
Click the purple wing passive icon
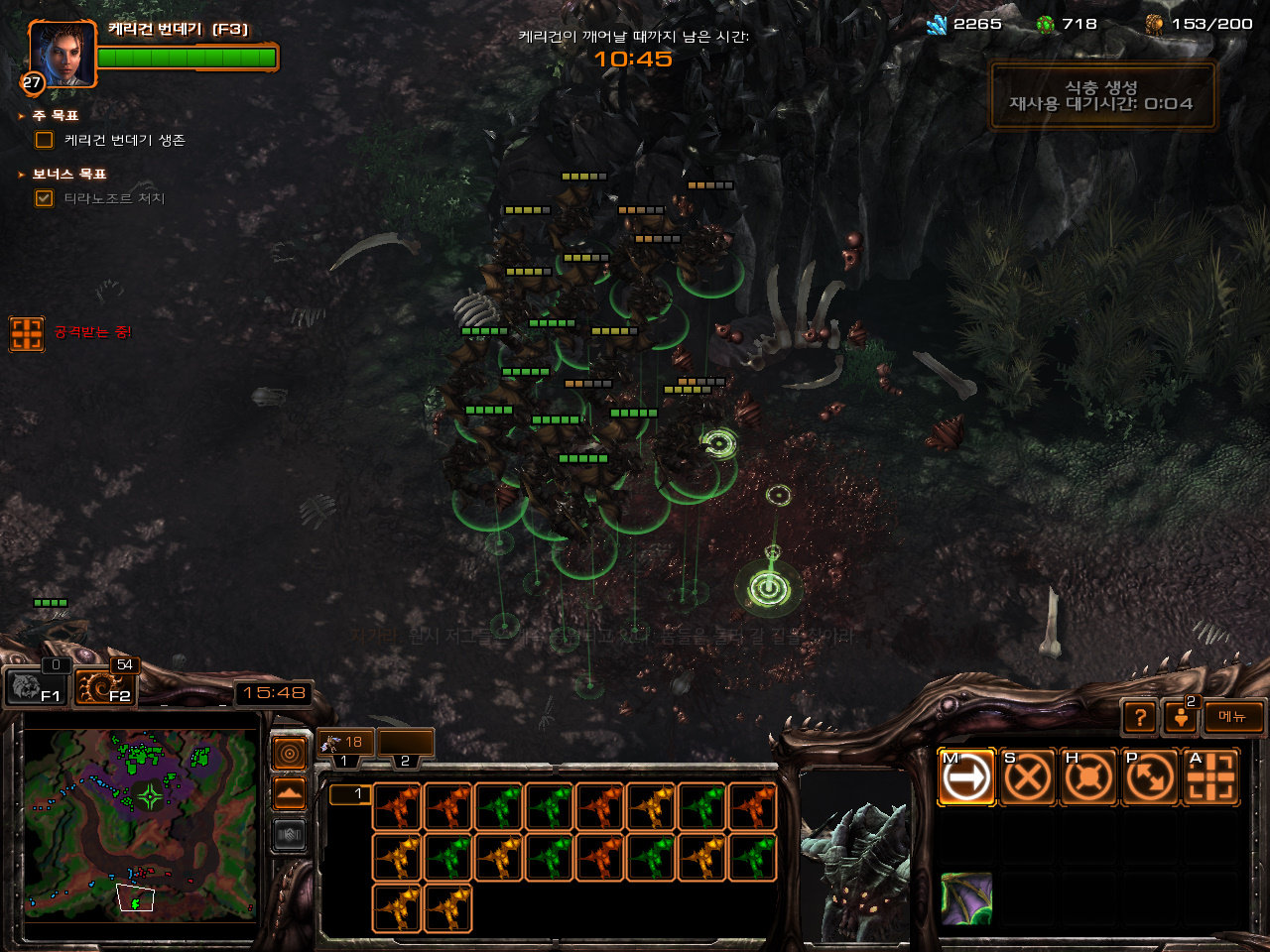point(965,898)
